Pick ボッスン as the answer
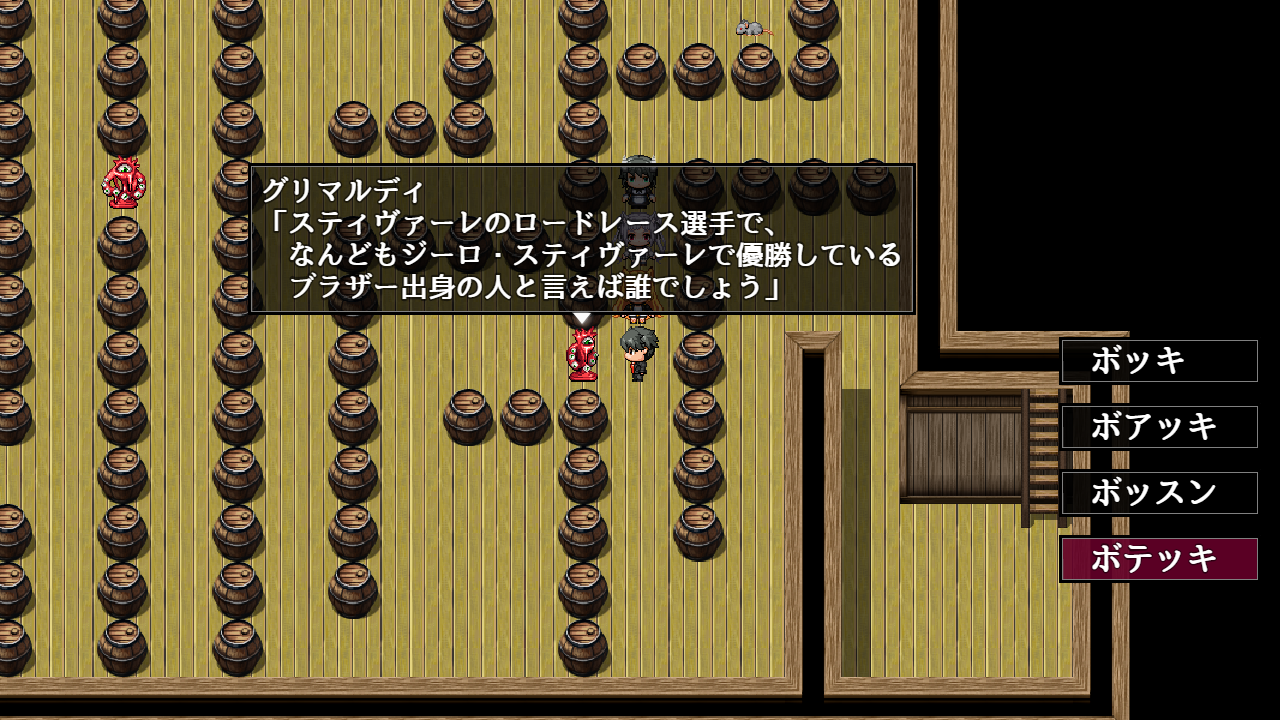Screen dimensions: 1280x720 [x=1159, y=493]
